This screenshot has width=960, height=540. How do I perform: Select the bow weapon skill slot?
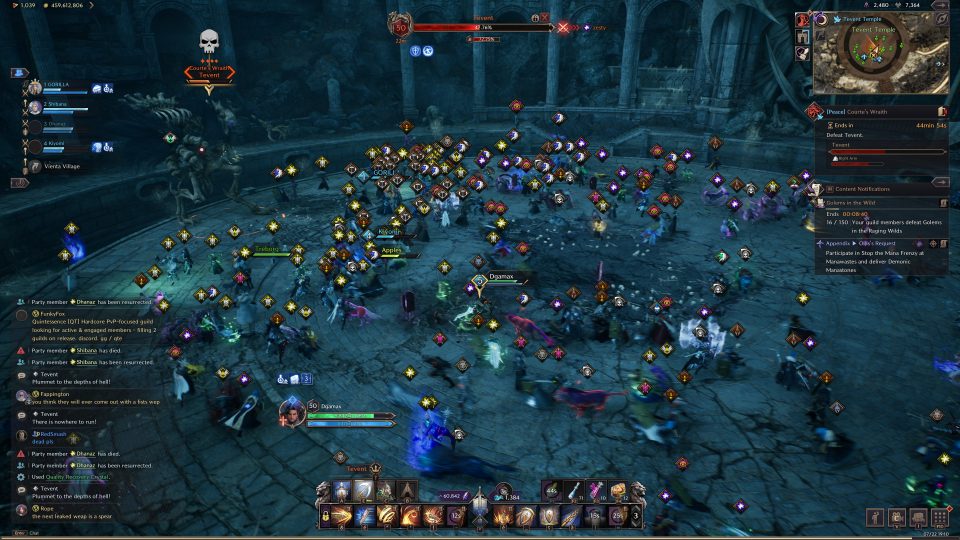pos(364,491)
